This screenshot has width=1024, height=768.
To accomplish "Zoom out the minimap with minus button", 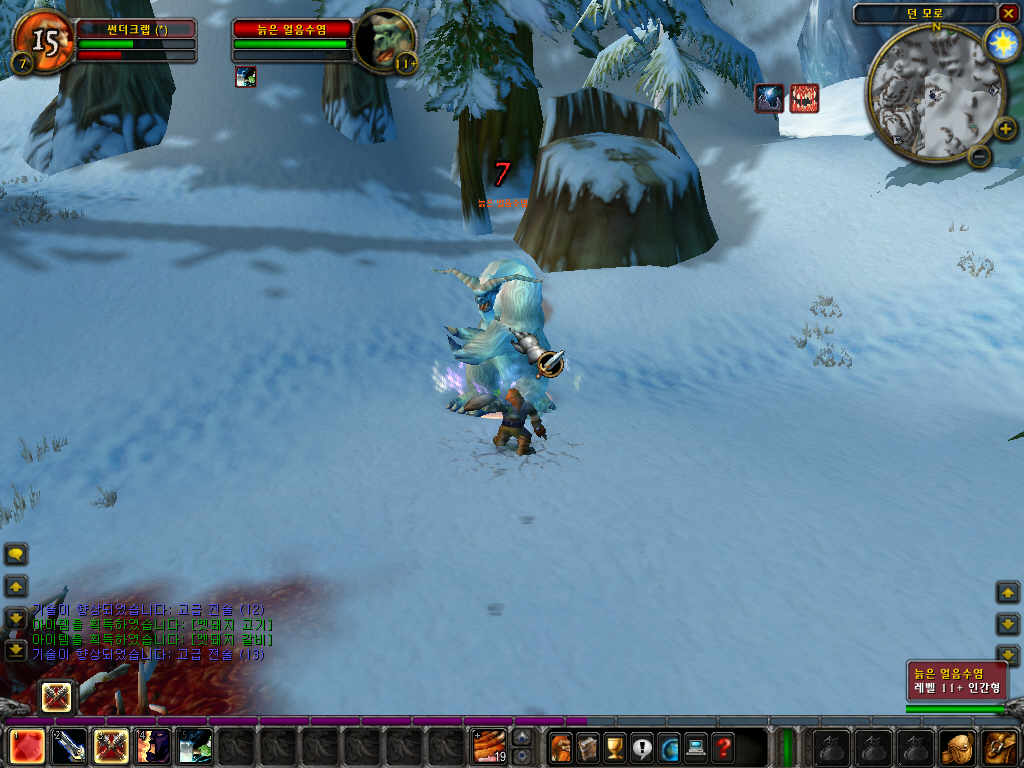I will (979, 155).
